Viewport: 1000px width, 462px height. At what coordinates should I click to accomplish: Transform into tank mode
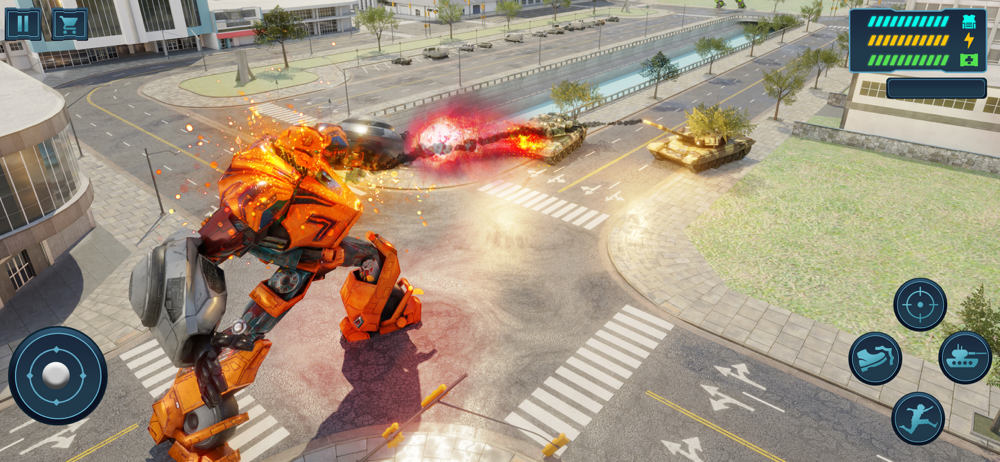click(x=965, y=358)
